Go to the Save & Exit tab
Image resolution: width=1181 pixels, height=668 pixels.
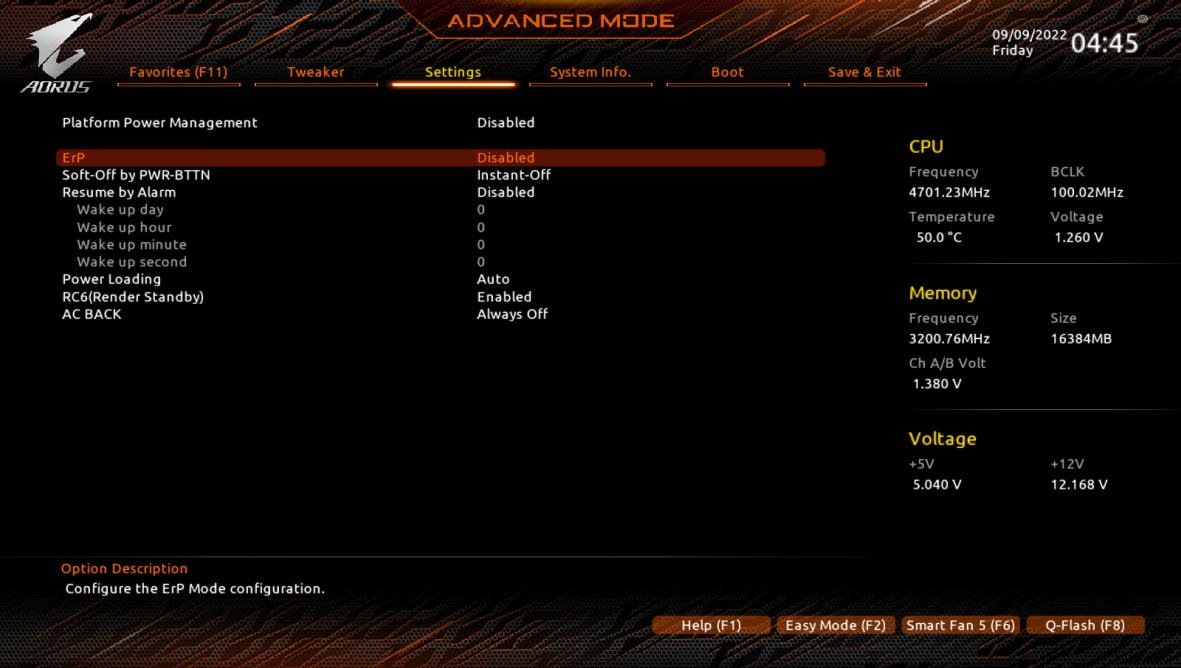(864, 72)
